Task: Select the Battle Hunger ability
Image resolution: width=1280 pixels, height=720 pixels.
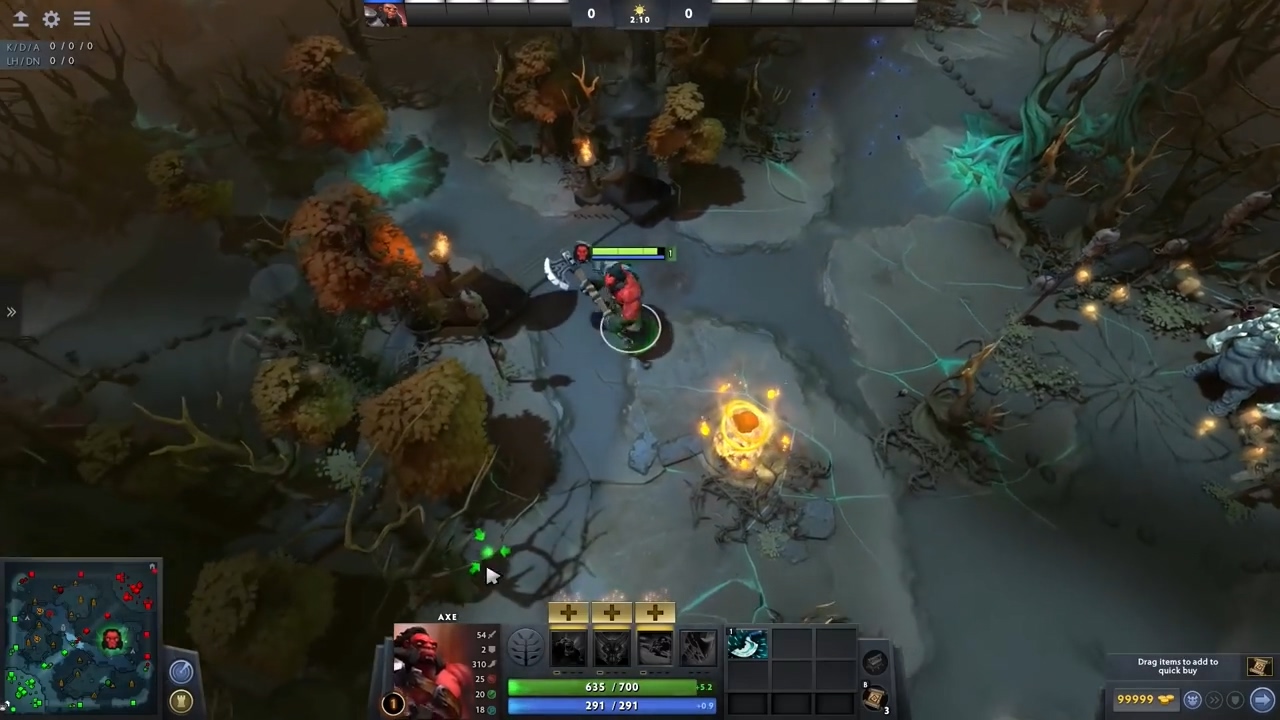Action: point(612,647)
